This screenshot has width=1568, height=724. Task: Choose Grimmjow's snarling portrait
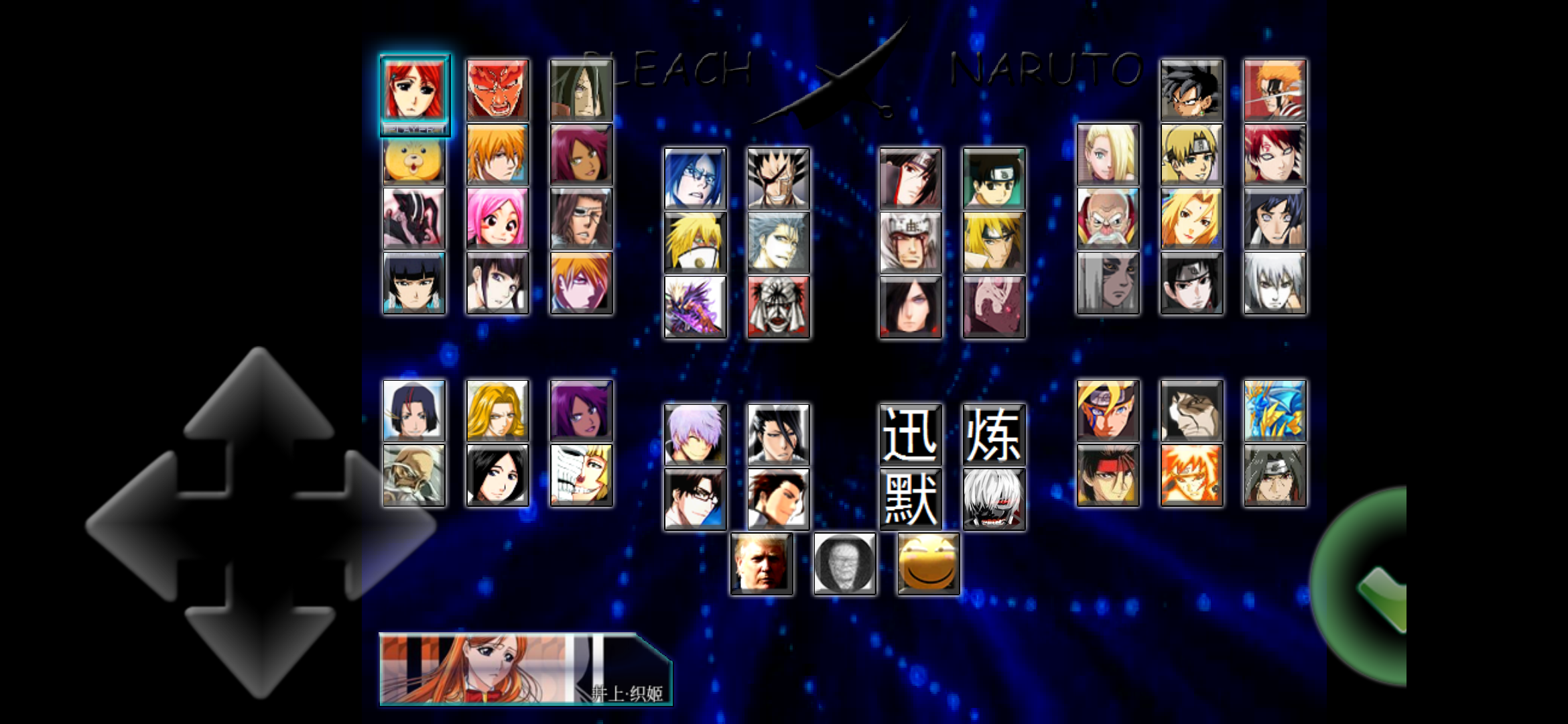(x=777, y=244)
